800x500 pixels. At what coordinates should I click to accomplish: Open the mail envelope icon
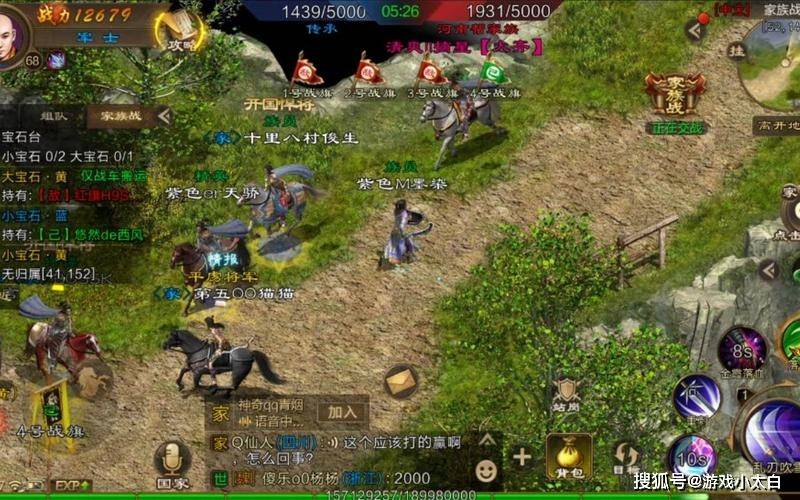(x=401, y=380)
